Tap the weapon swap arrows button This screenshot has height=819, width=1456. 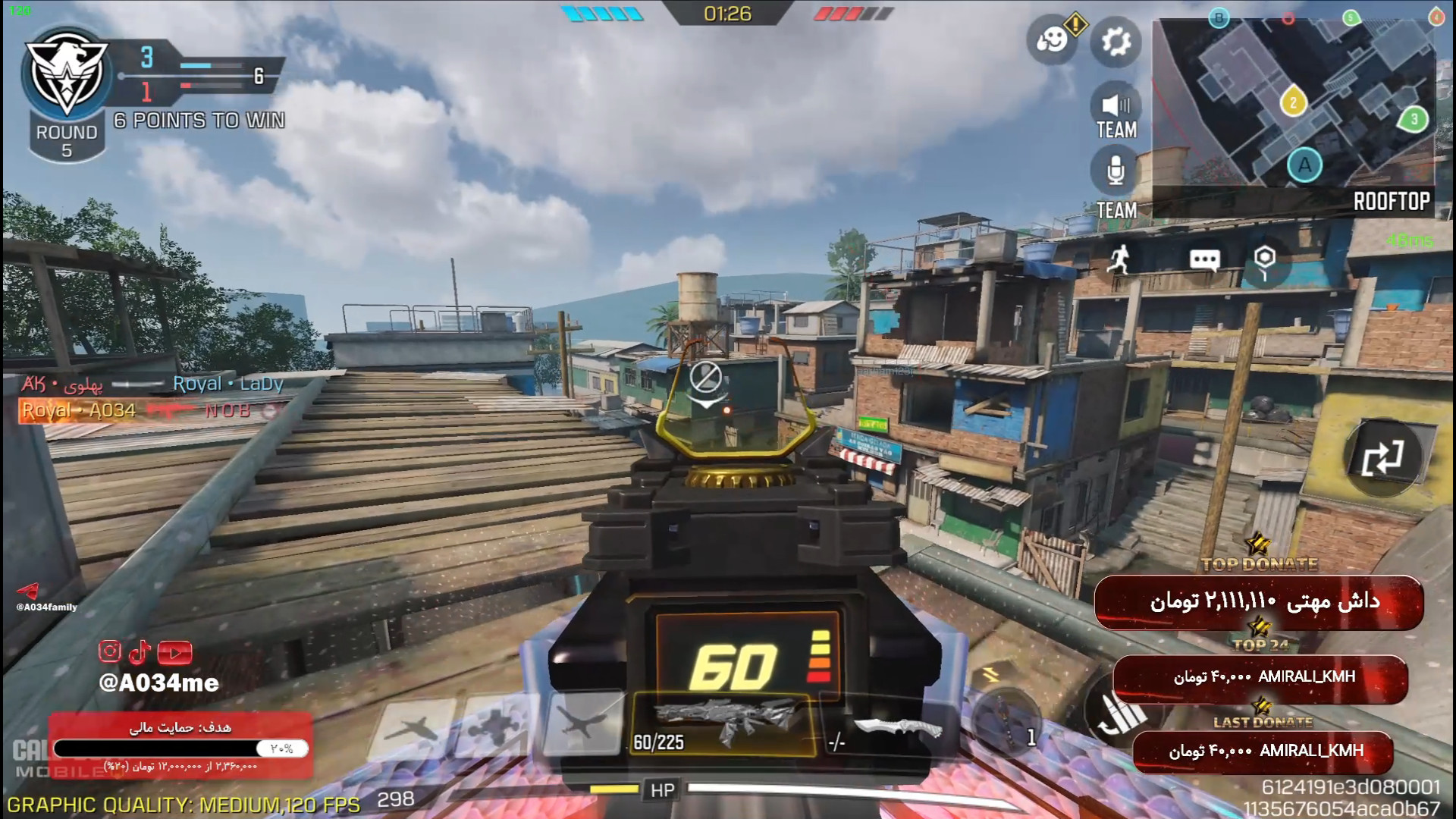[1382, 458]
